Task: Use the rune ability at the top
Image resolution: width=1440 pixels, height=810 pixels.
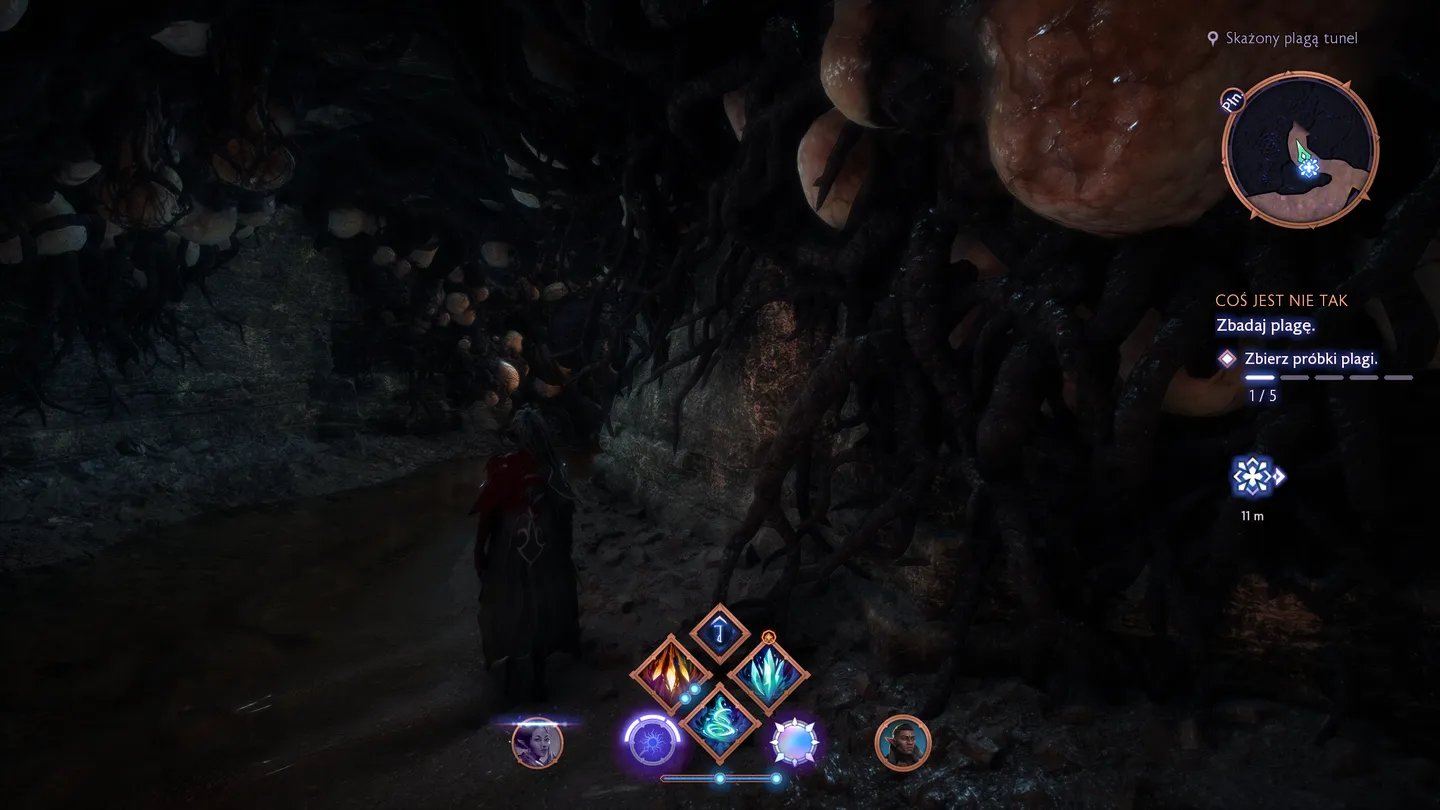Action: point(719,633)
